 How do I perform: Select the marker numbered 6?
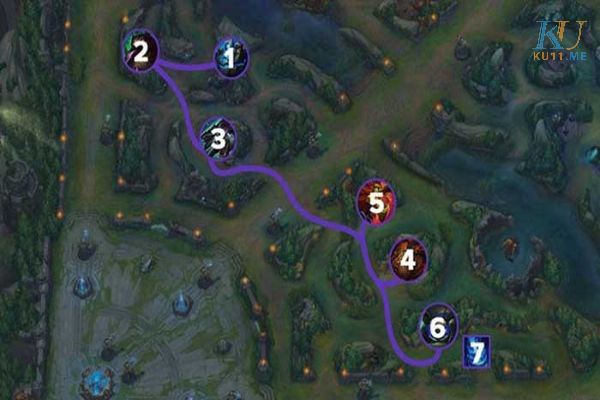point(437,326)
